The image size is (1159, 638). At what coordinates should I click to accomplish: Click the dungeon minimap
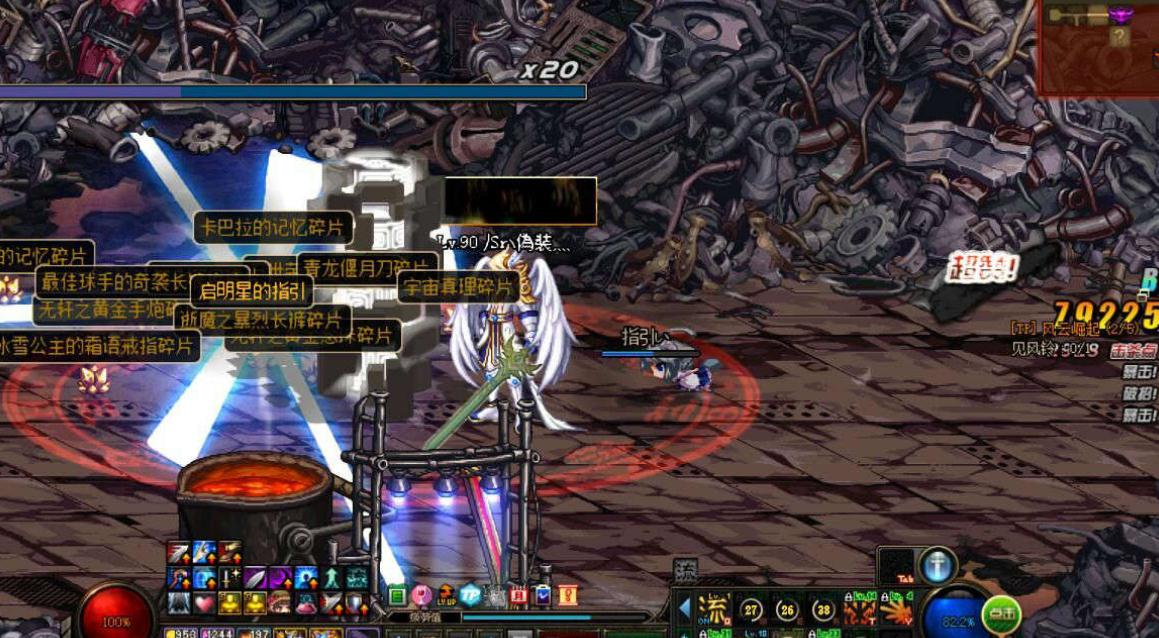point(1098,48)
